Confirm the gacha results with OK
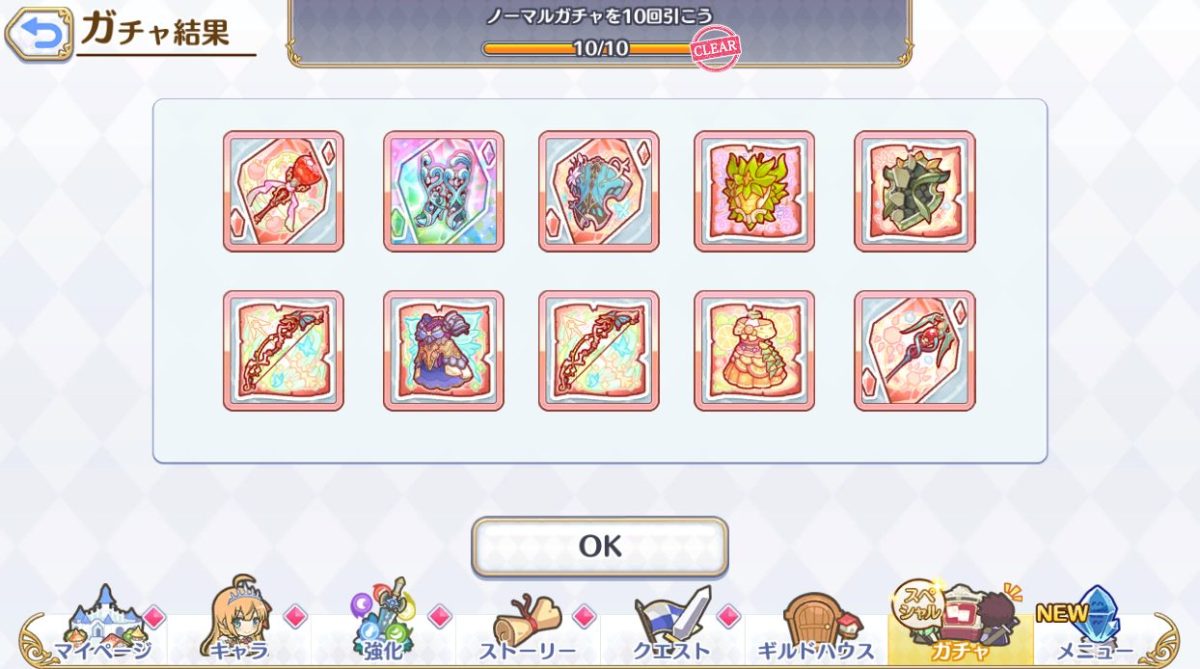Screen dimensions: 1200x669 599,546
